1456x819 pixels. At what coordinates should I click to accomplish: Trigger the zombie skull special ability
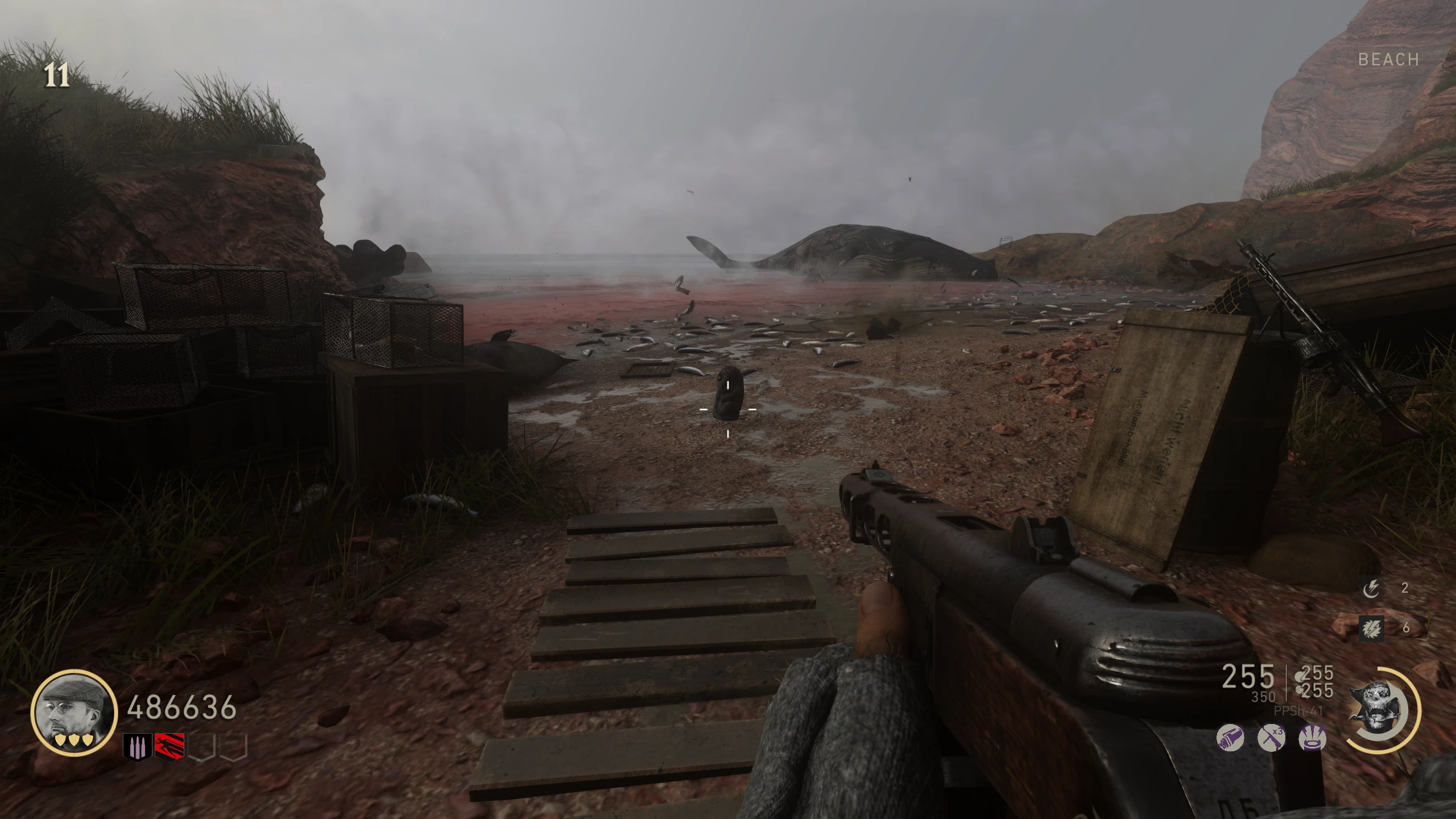click(1380, 711)
